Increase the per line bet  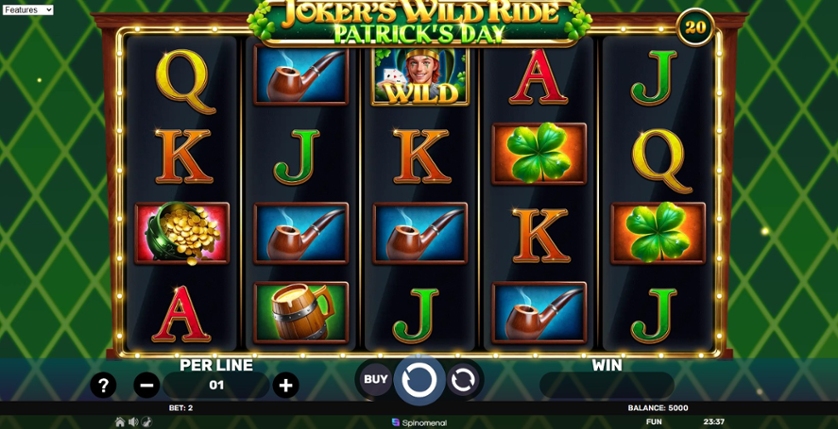tap(286, 385)
